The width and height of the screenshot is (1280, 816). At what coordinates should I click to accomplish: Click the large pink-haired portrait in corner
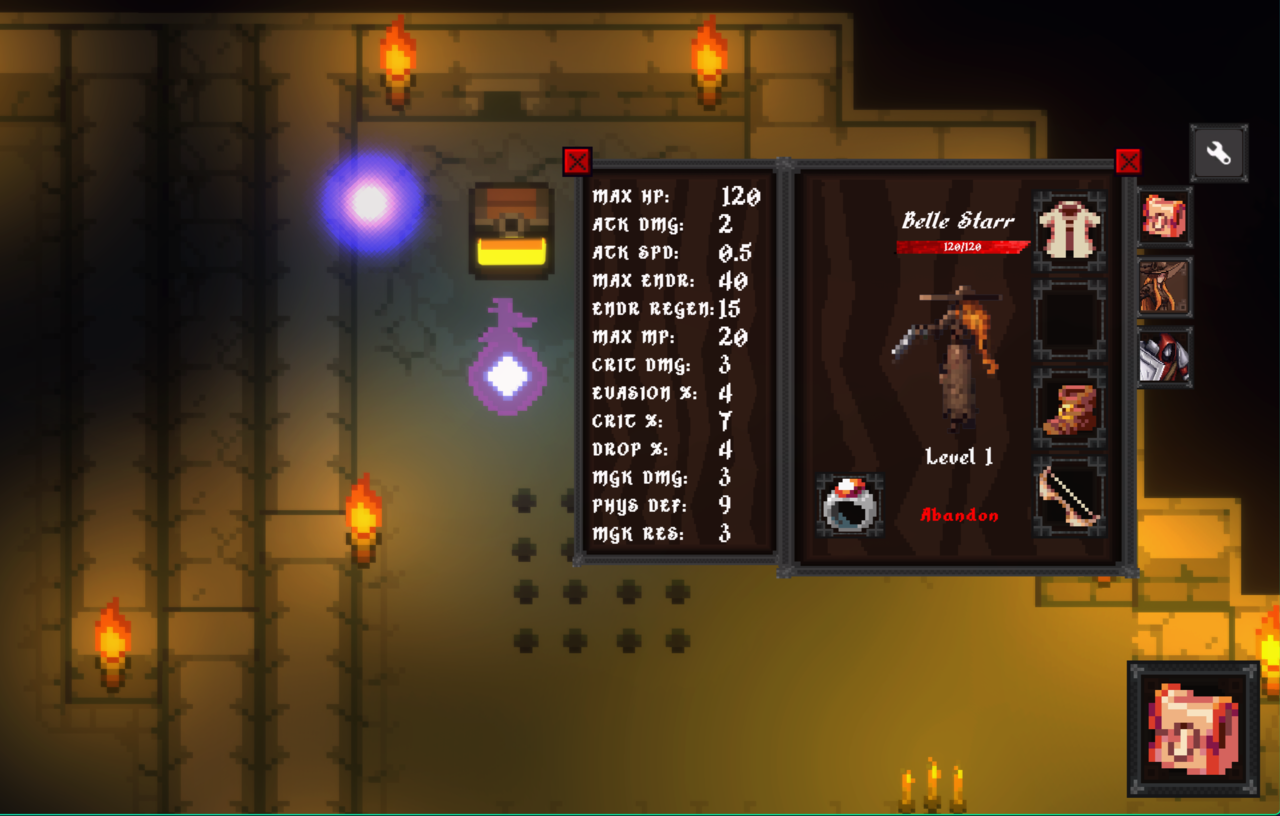[1193, 728]
